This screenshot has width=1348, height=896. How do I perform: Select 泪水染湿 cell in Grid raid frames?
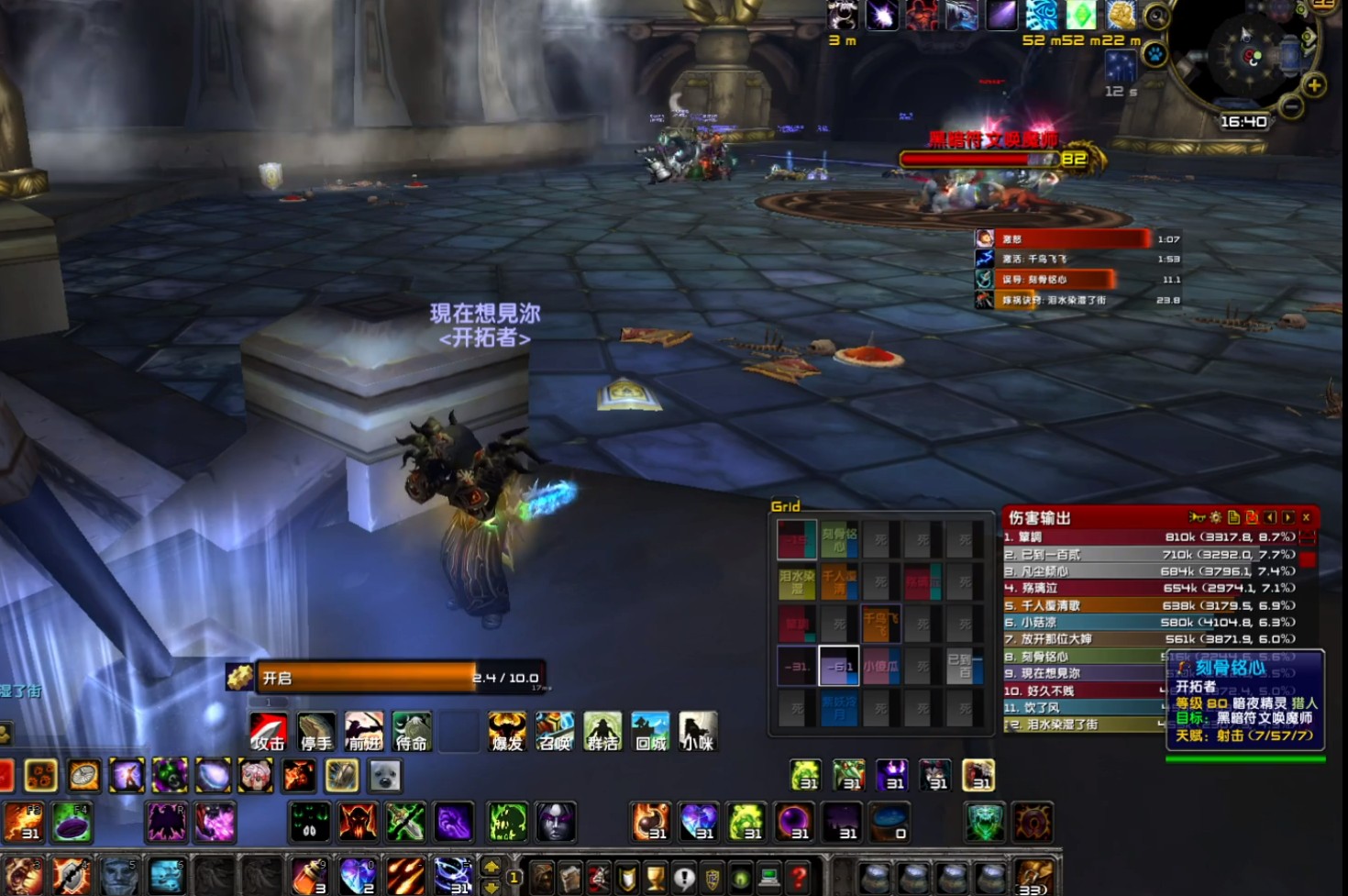pyautogui.click(x=797, y=581)
